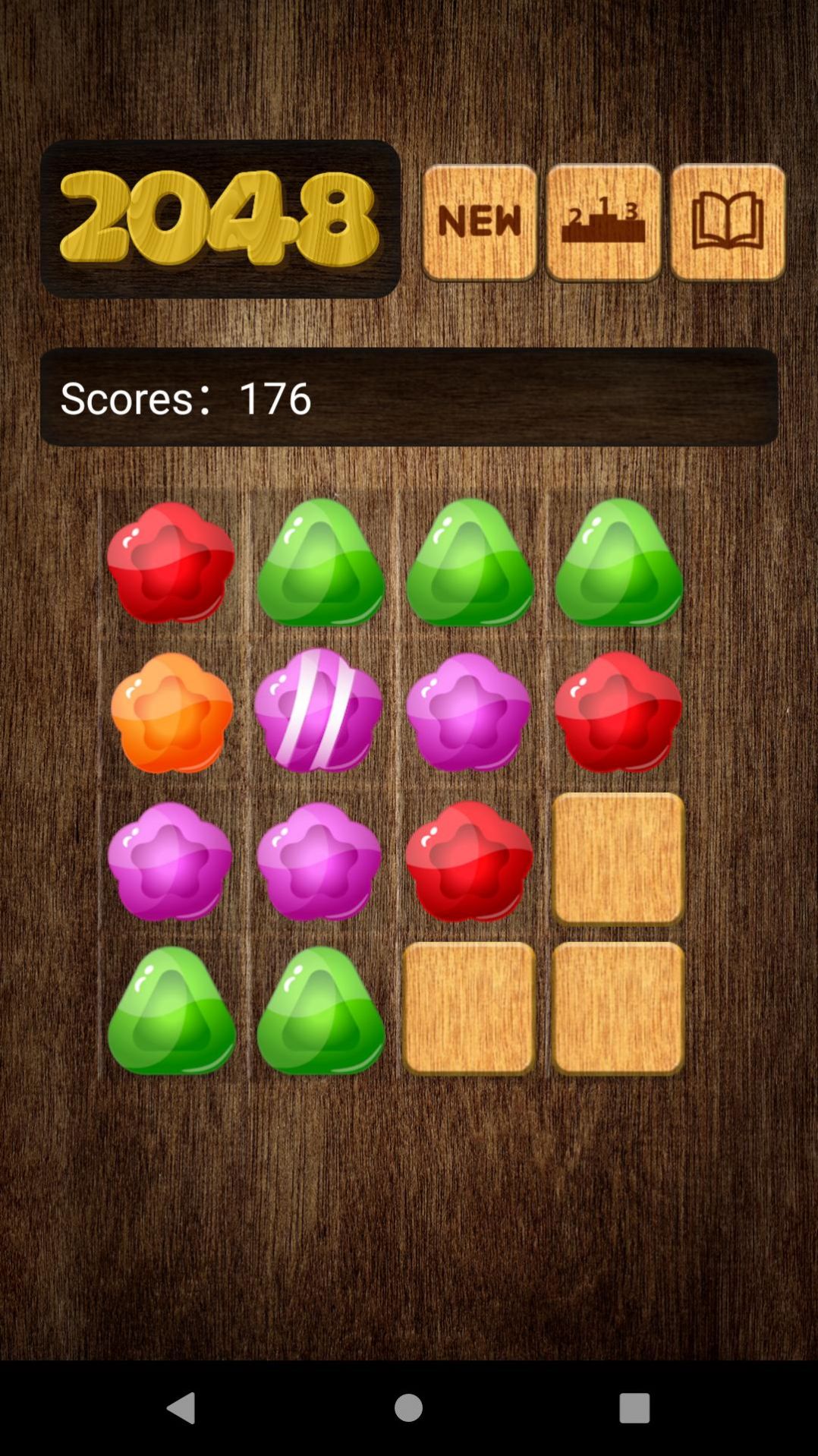Select the orange candy tile
Screen dimensions: 818x1456
pyautogui.click(x=171, y=712)
